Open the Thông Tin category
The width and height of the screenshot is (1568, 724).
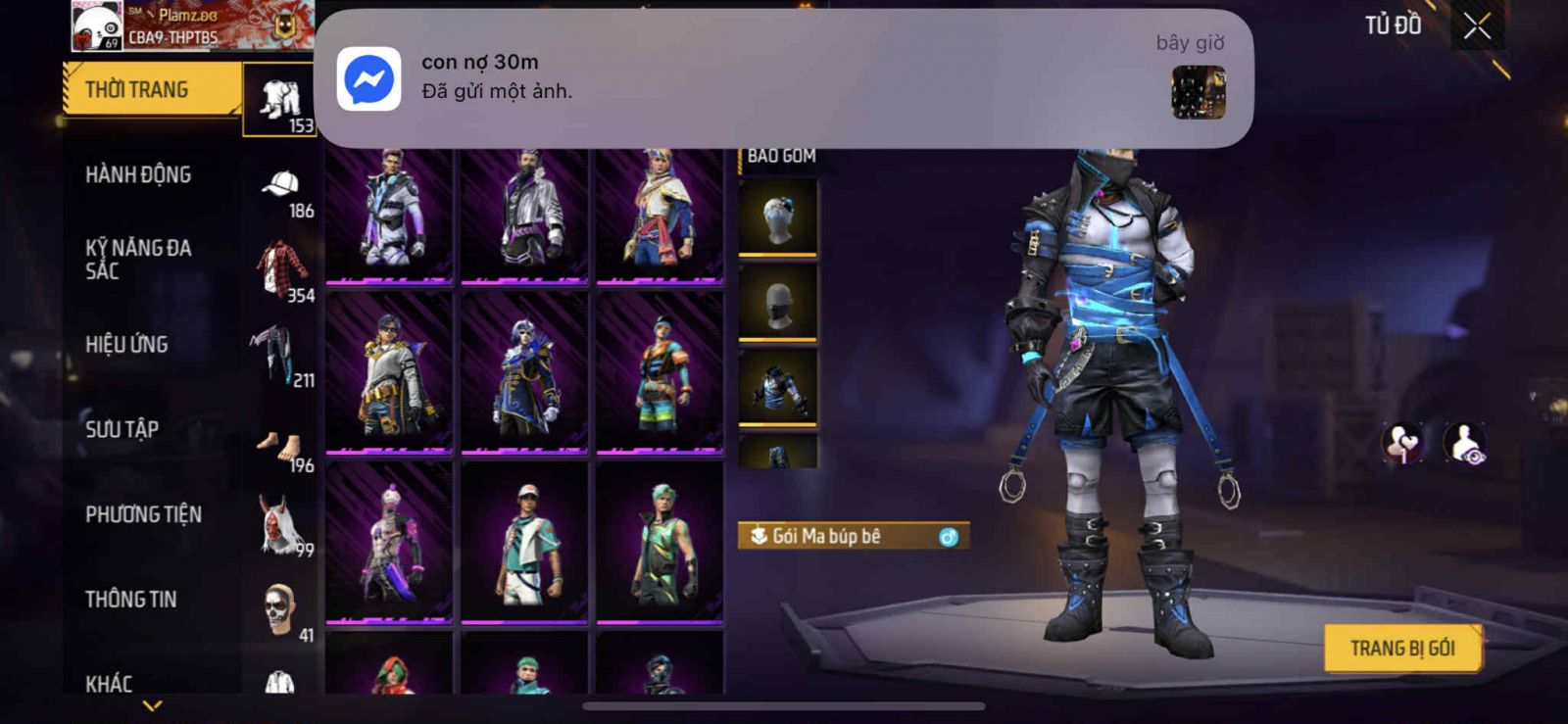(130, 600)
